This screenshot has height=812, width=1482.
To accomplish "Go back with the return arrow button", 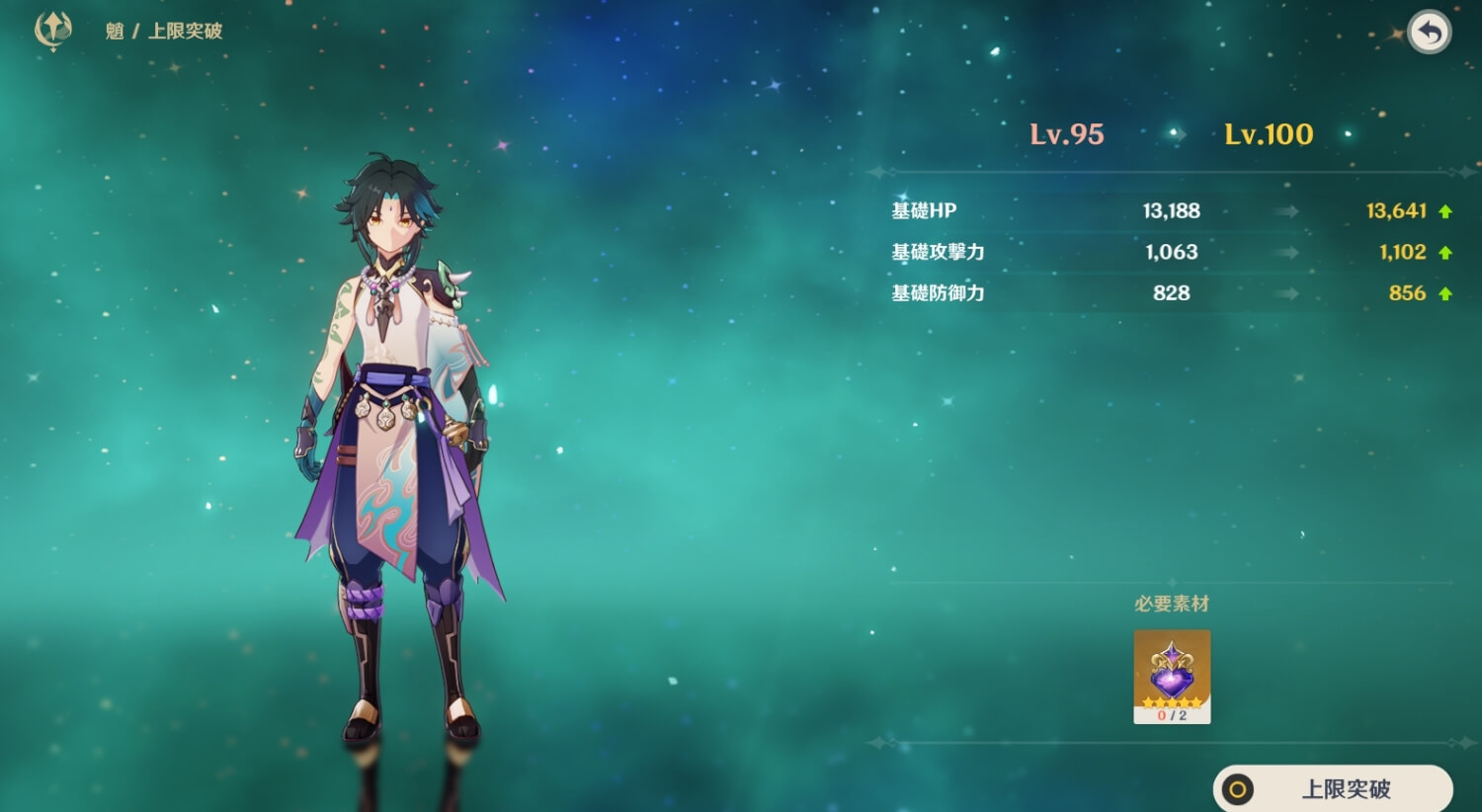I will (x=1429, y=34).
